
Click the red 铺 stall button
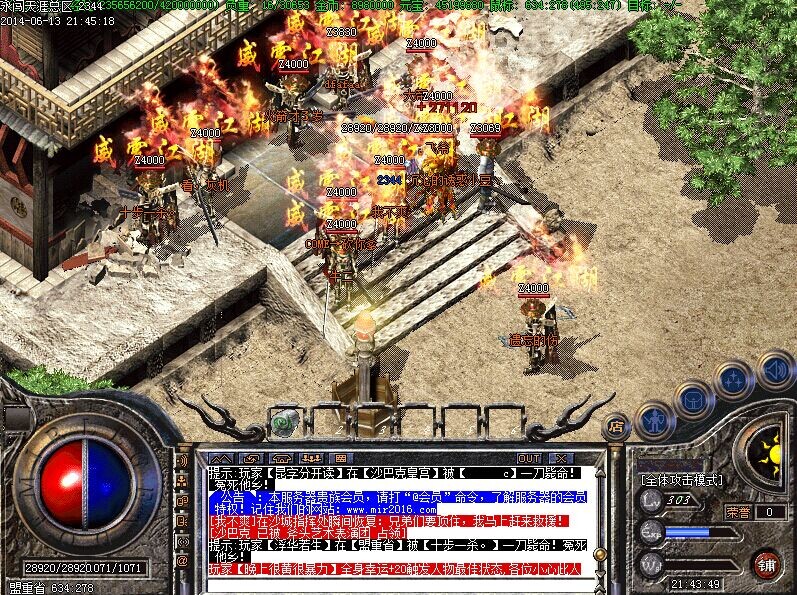(x=767, y=563)
